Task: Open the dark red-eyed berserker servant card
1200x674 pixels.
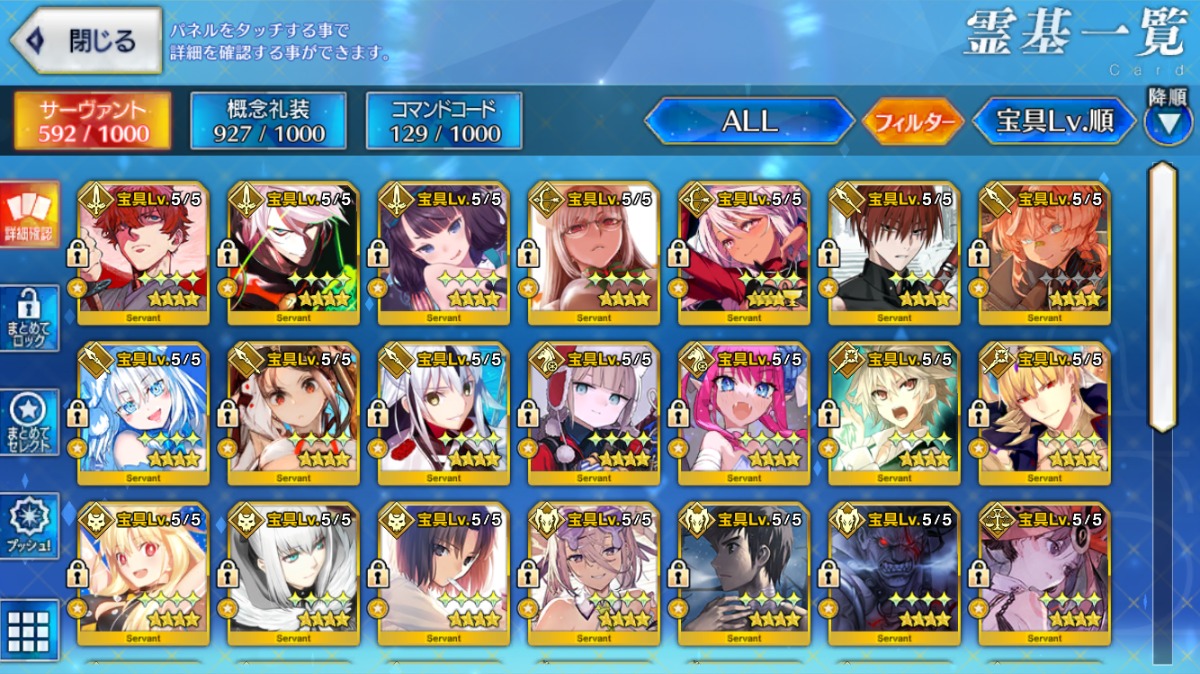Action: point(894,574)
